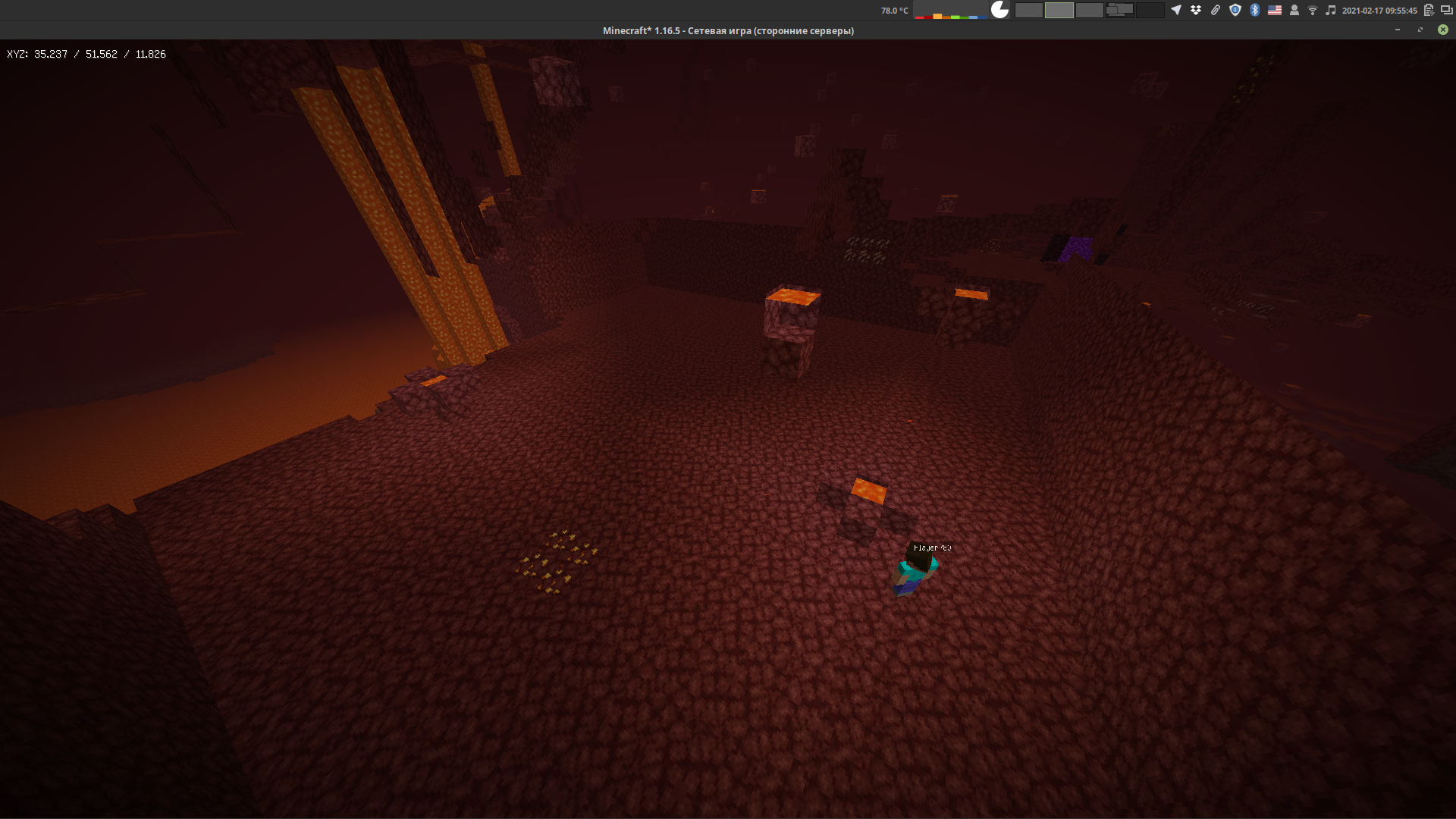Toggle Bluetooth from the system tray

click(1254, 10)
